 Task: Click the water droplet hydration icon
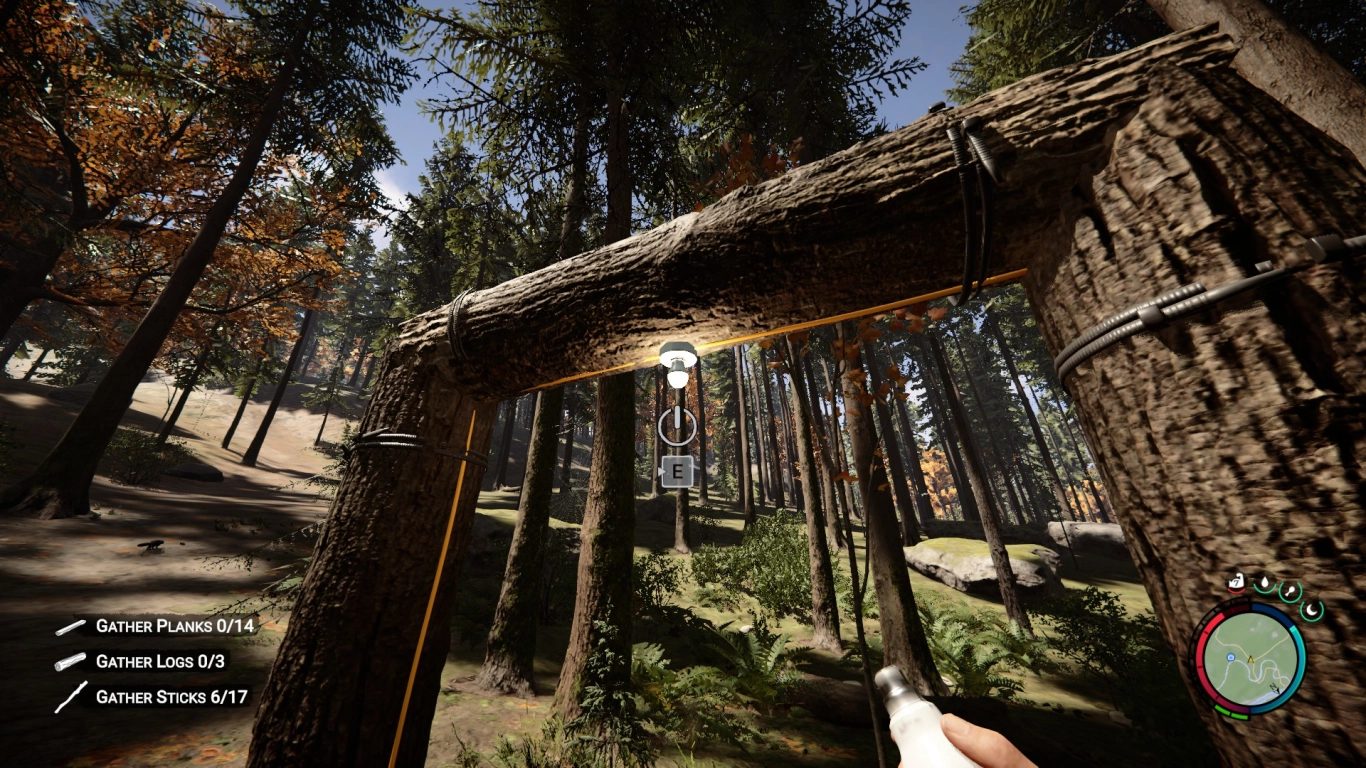[1265, 583]
